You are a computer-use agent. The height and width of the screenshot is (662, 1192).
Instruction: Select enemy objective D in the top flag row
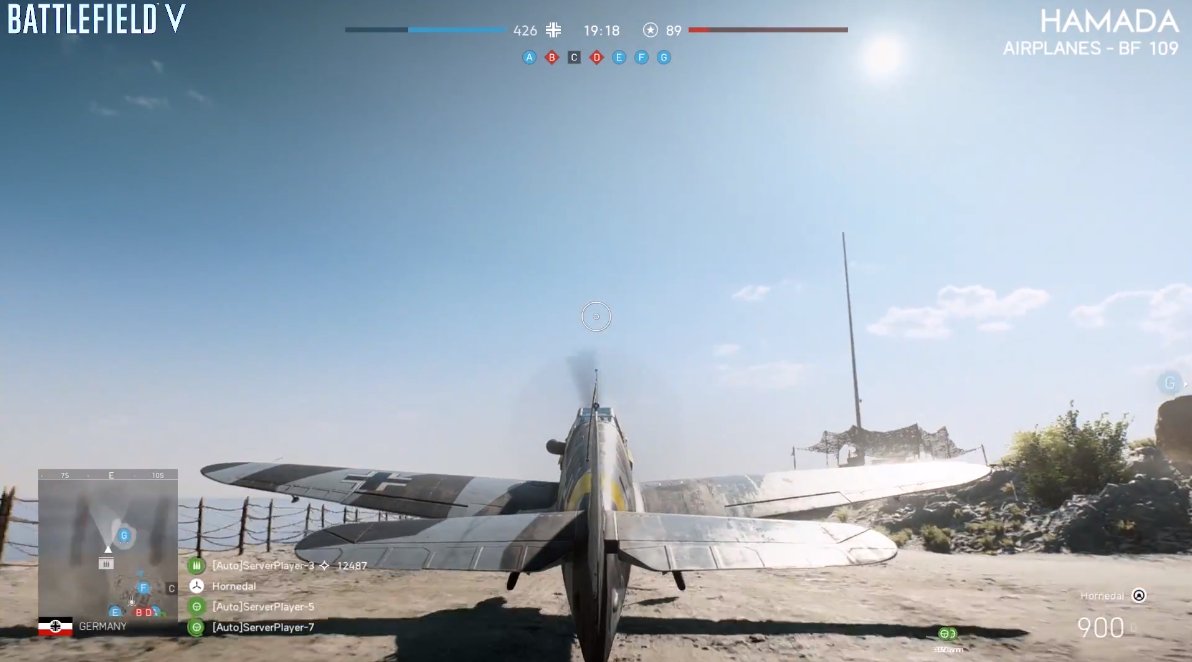[x=596, y=57]
